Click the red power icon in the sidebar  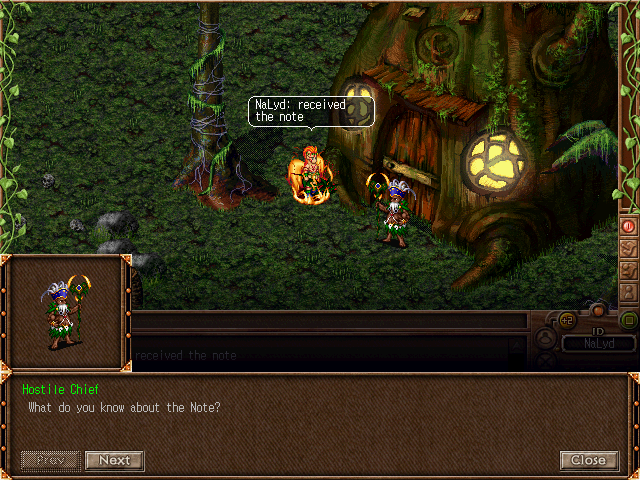[x=628, y=226]
